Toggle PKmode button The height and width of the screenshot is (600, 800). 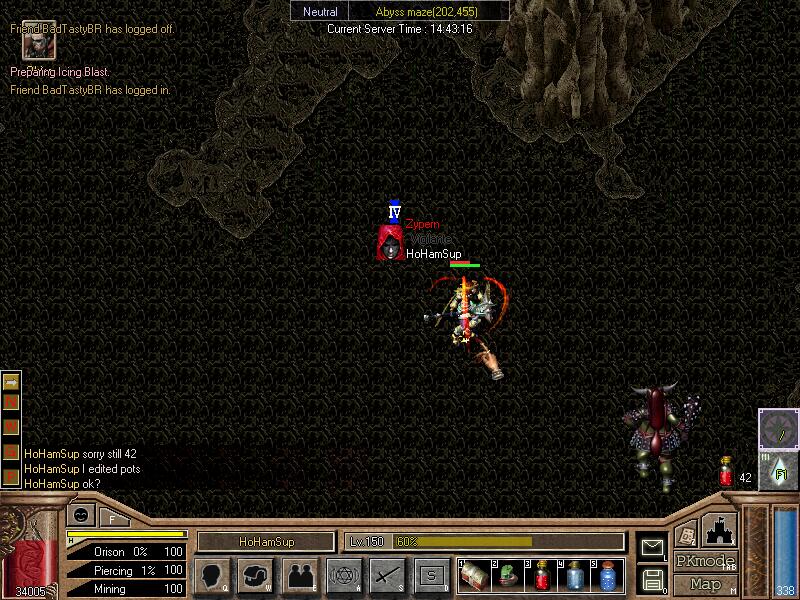pyautogui.click(x=705, y=561)
